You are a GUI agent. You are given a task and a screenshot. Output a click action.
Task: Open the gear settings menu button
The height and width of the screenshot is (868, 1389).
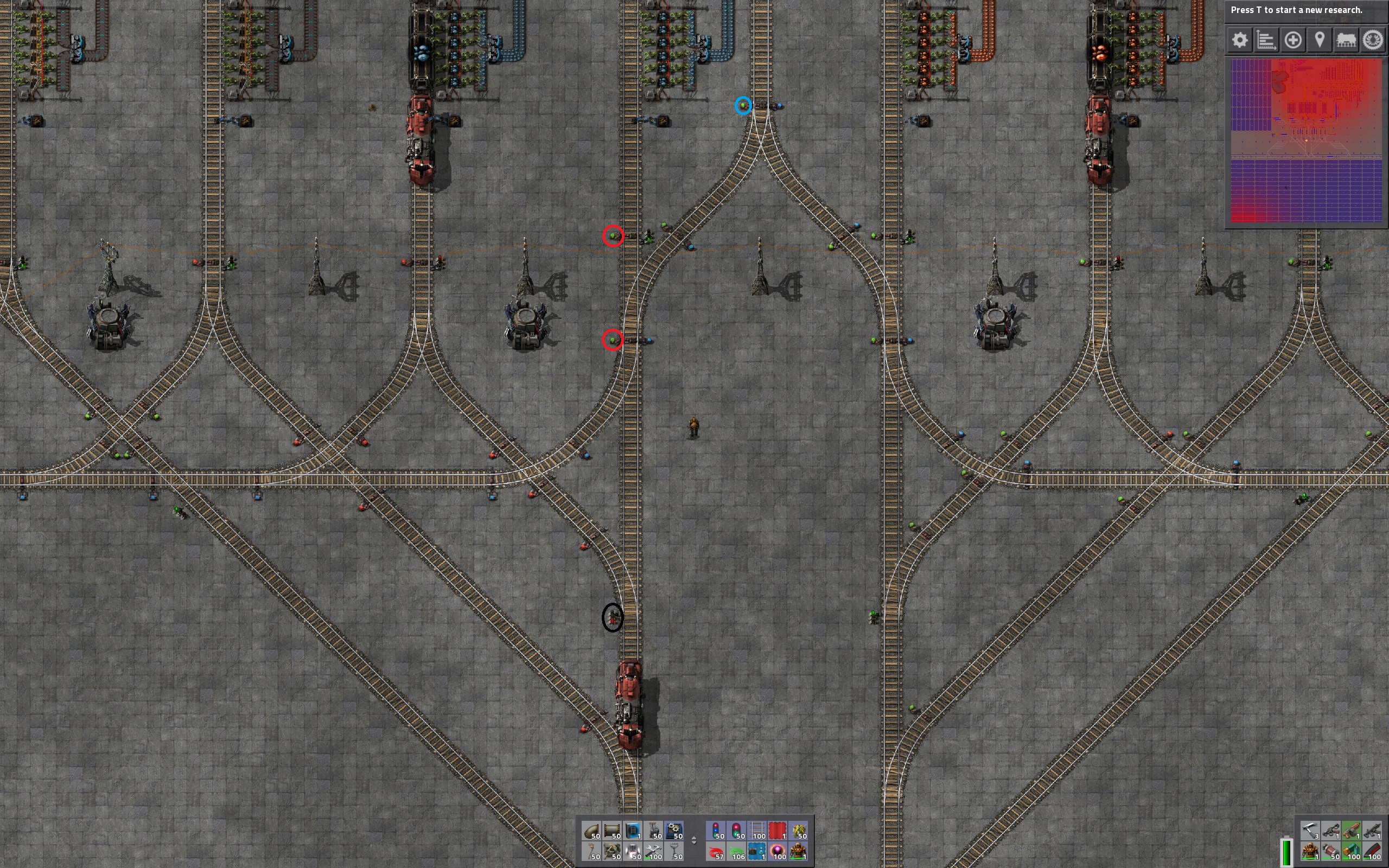click(1240, 40)
